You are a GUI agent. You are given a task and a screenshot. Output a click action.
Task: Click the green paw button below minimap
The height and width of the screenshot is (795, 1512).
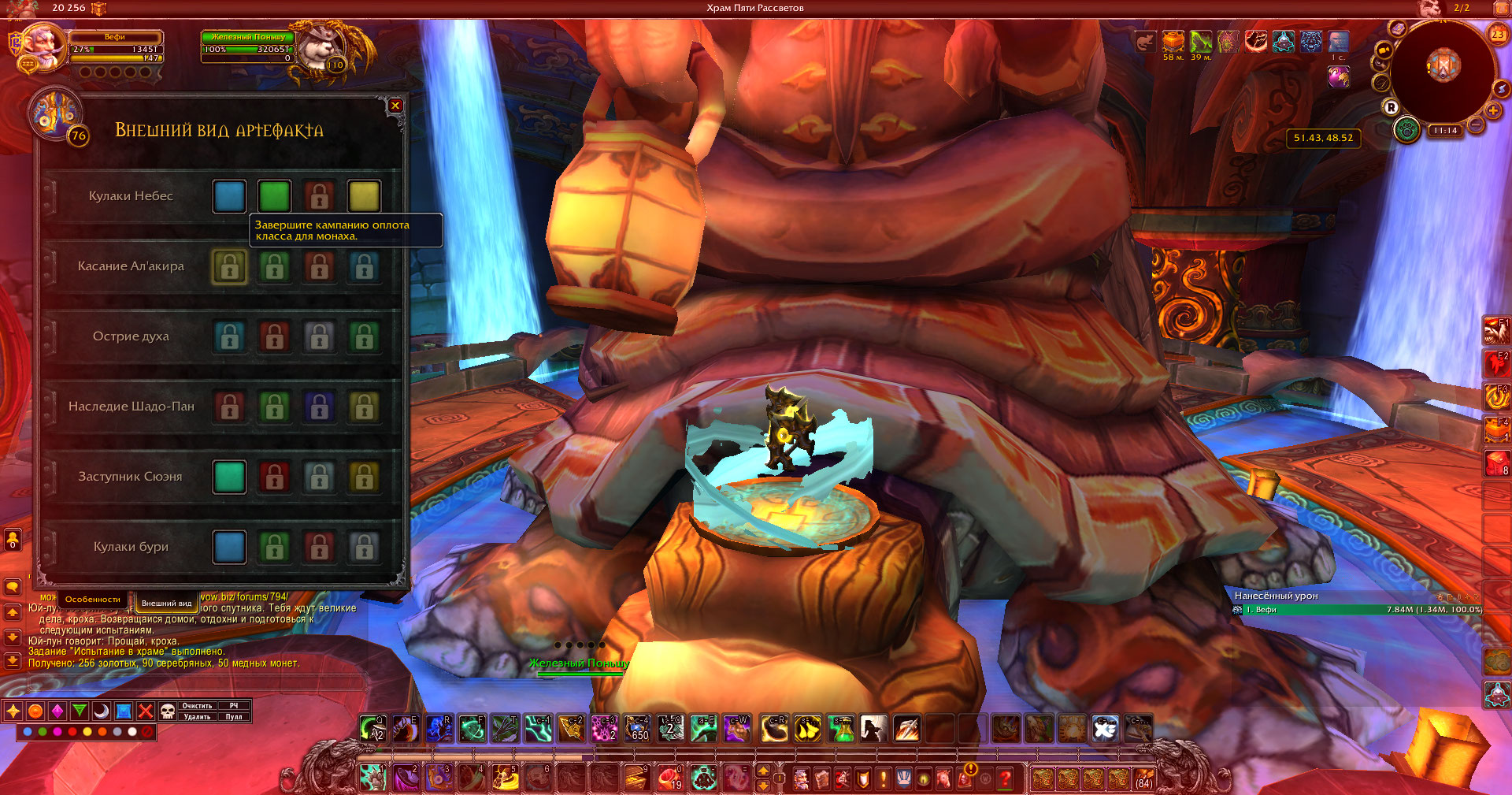tap(1406, 129)
